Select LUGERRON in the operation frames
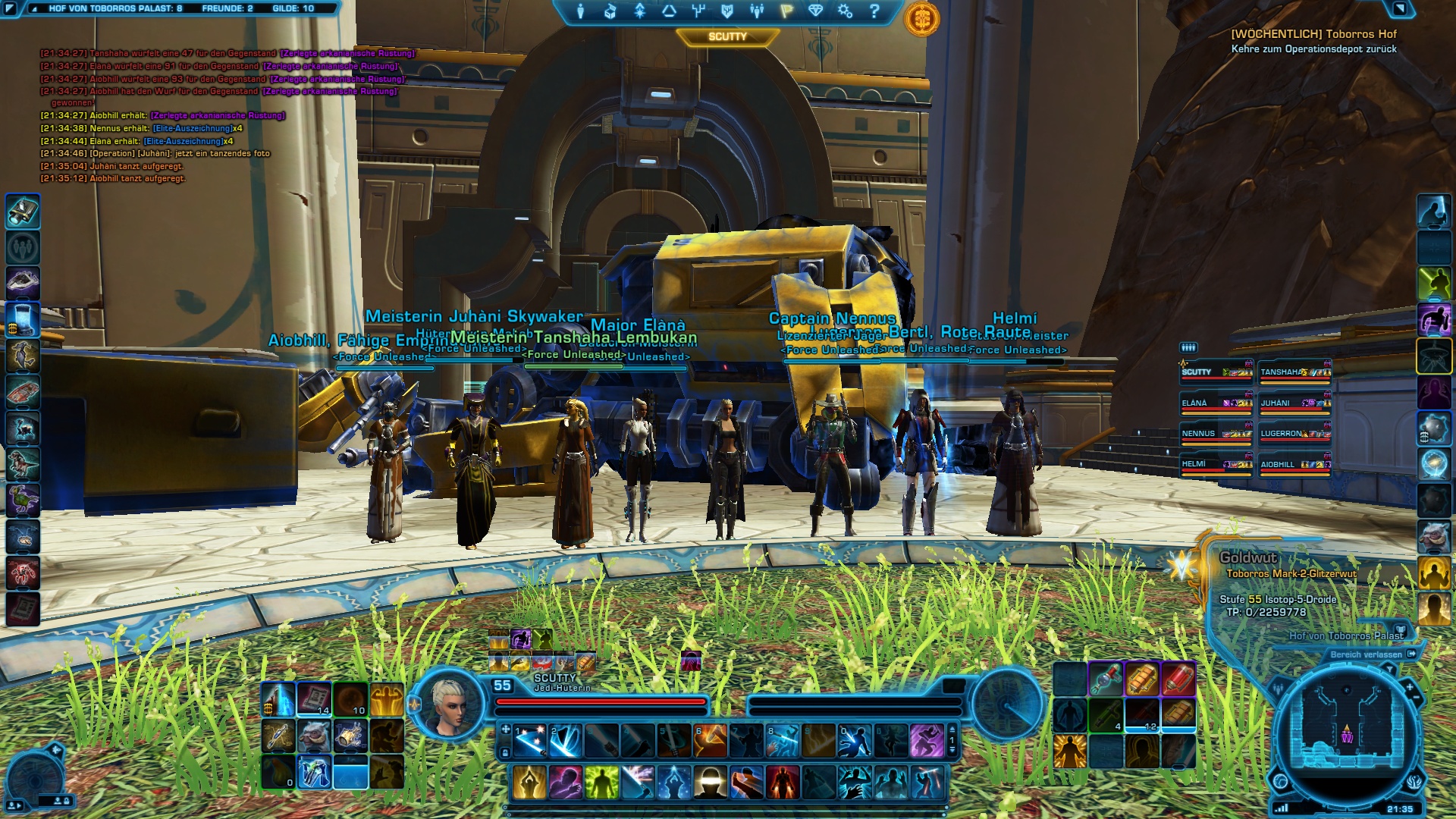This screenshot has height=819, width=1456. tap(1294, 435)
